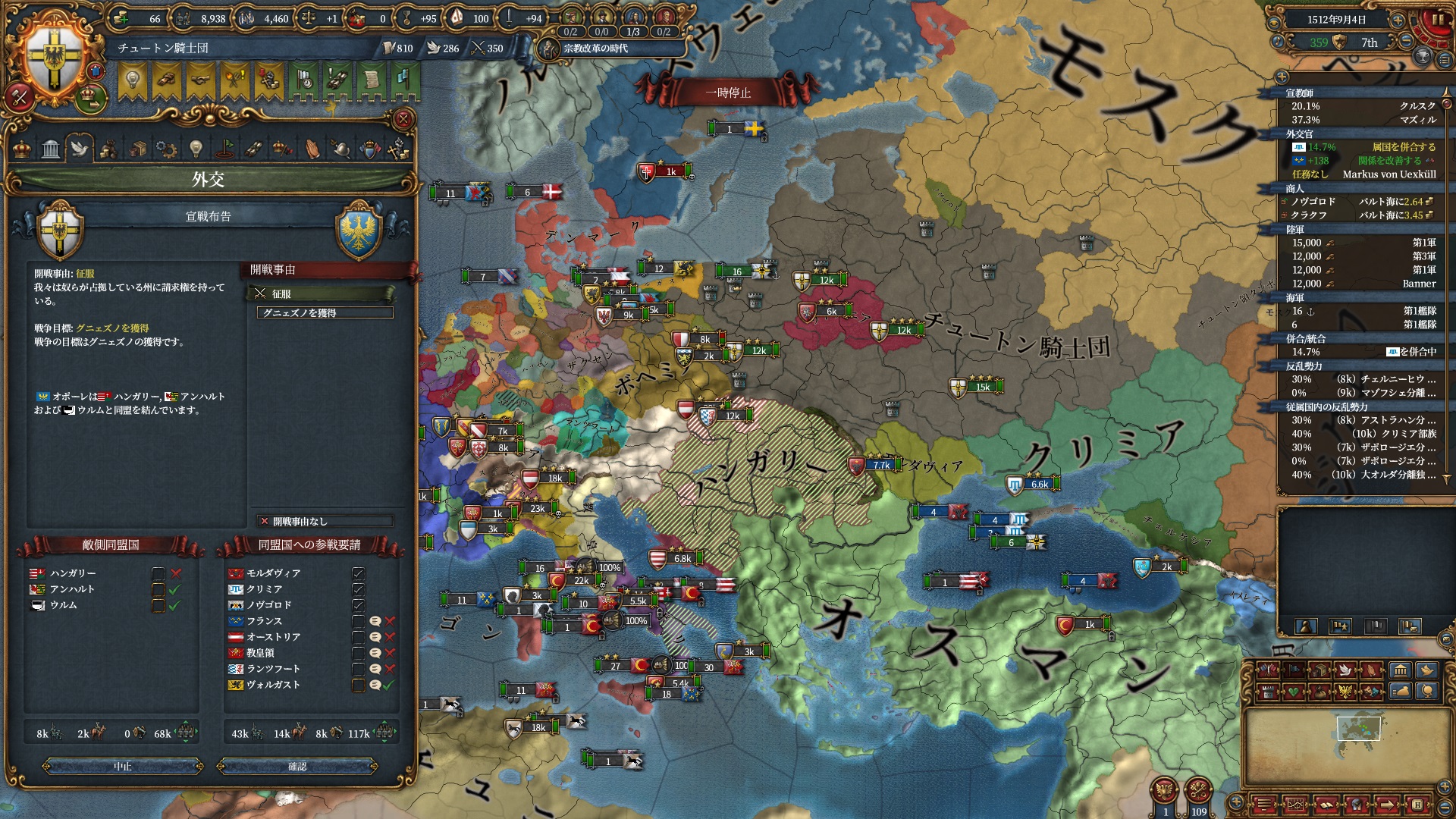
Task: Tick the call-to-arms checkbox for ヴォルガスト
Action: click(x=359, y=685)
